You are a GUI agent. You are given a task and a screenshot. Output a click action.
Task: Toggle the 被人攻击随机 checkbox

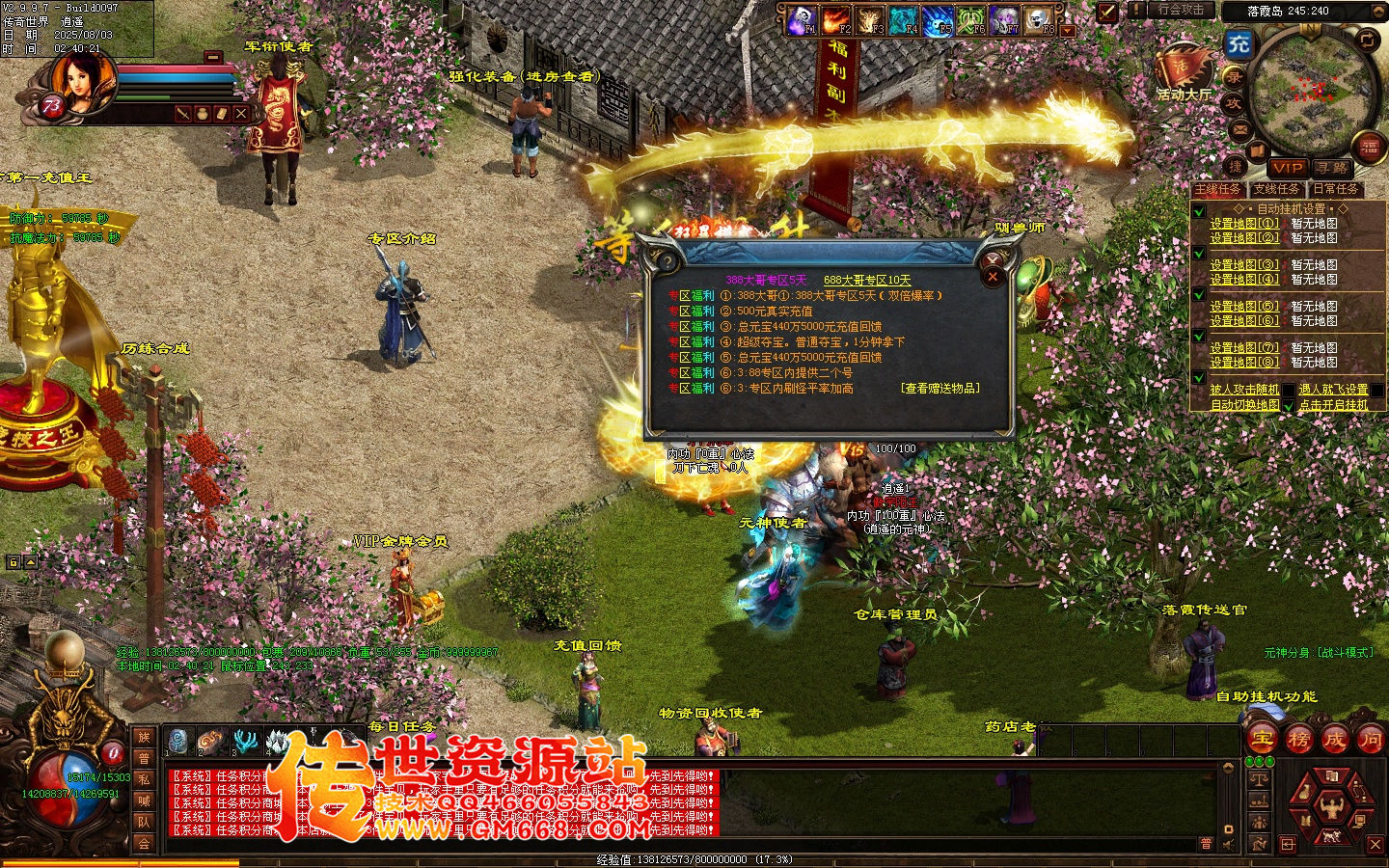[1288, 391]
